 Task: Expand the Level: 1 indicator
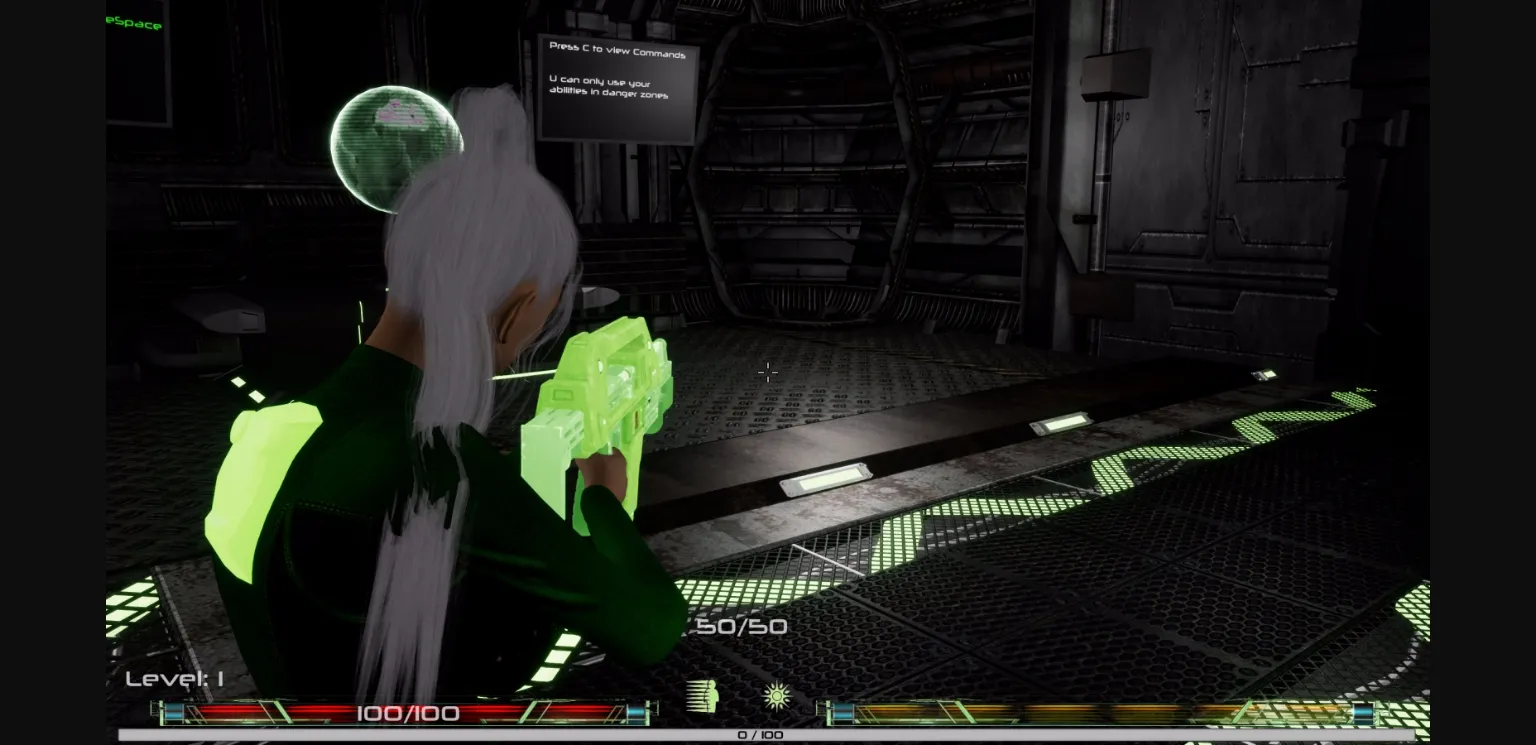[174, 677]
